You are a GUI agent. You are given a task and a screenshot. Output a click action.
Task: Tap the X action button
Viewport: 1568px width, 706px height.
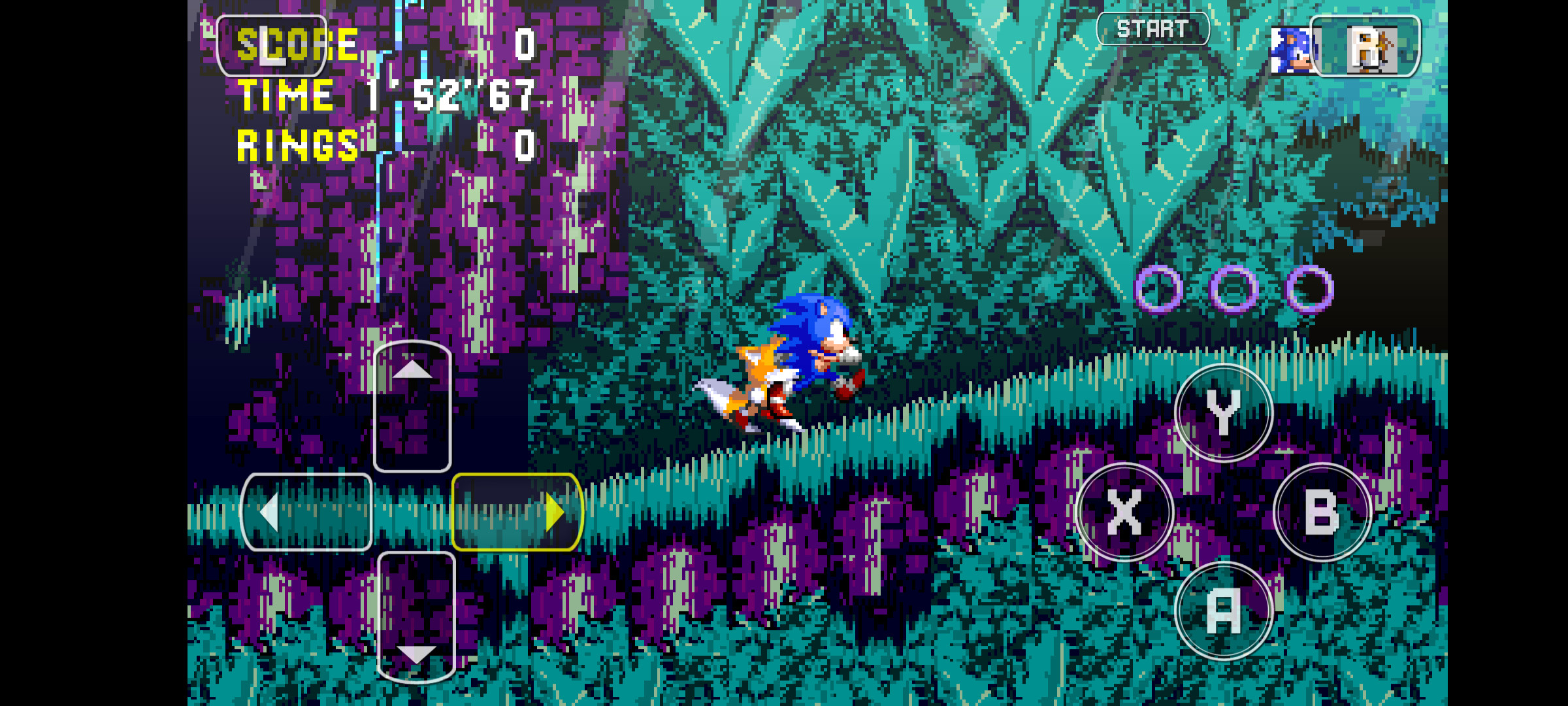[x=1125, y=513]
